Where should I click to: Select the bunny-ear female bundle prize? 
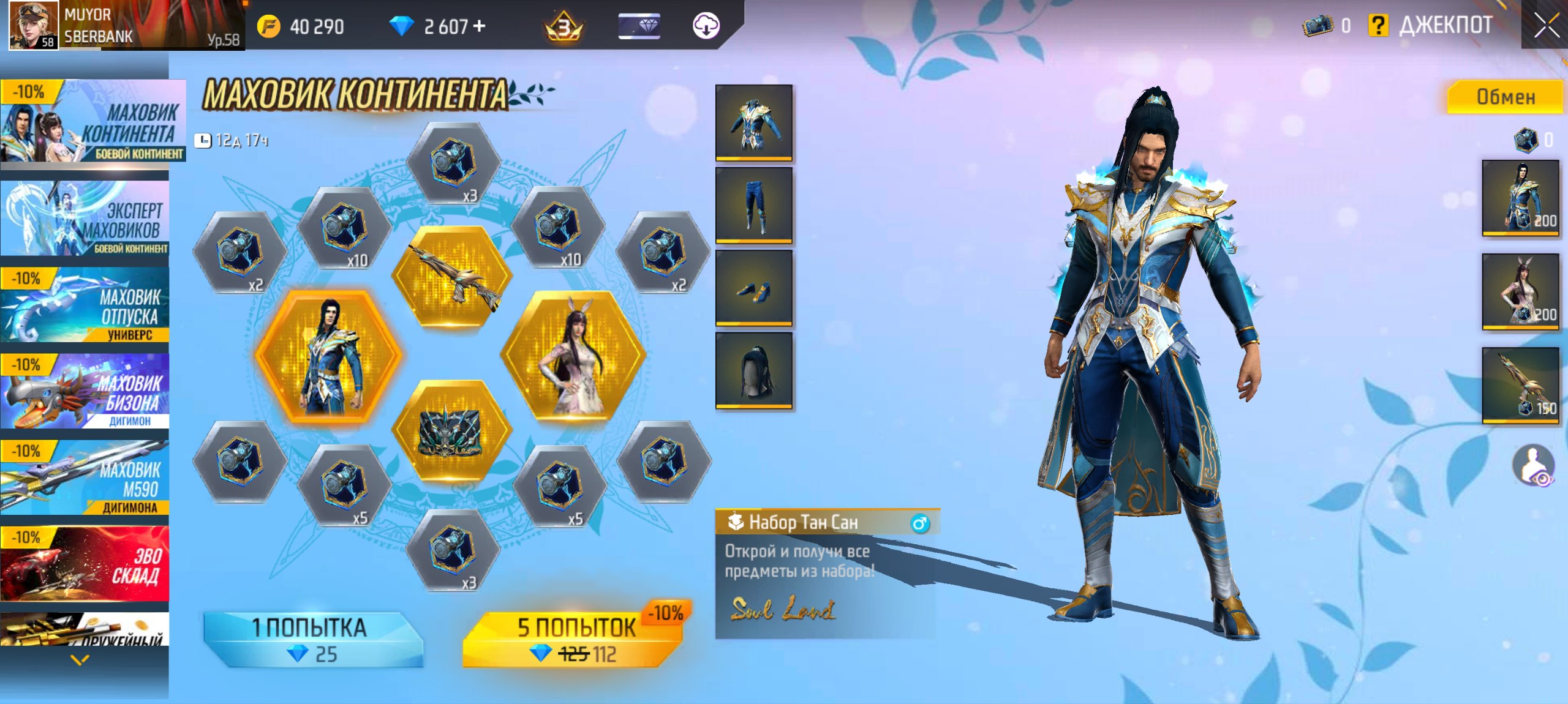click(573, 356)
